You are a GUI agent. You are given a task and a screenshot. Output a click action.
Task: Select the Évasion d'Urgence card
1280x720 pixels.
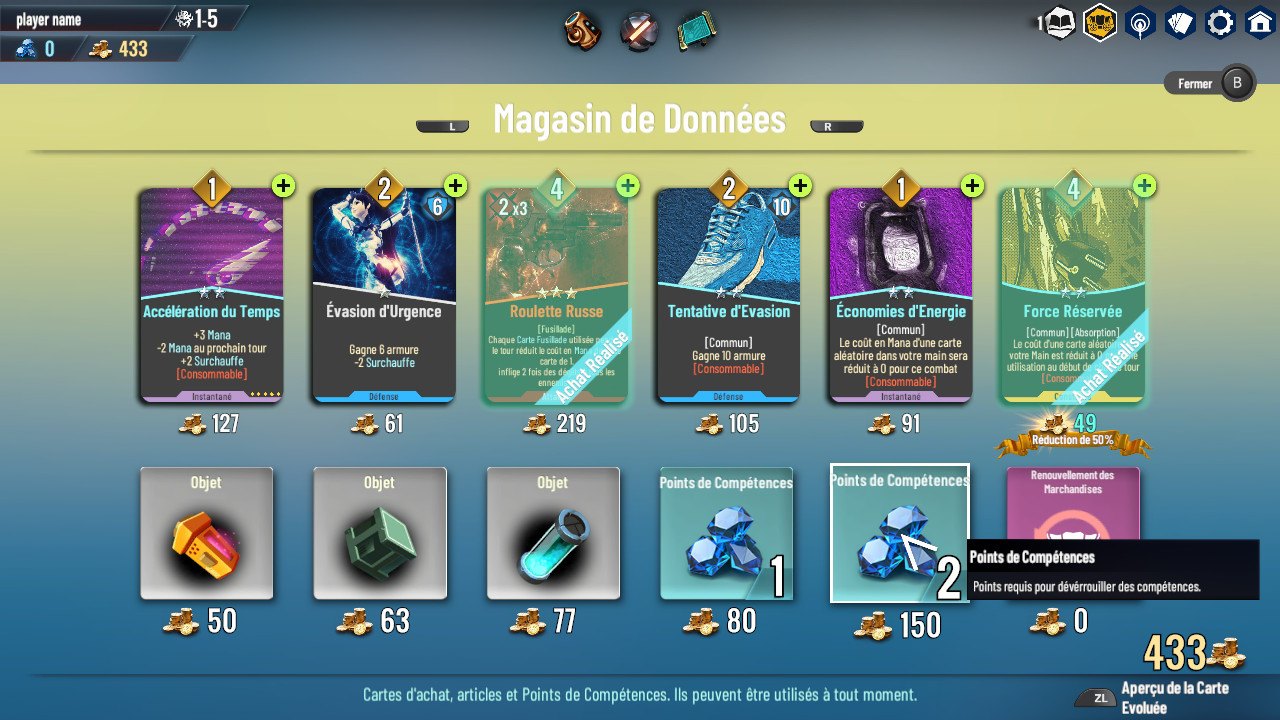click(x=383, y=295)
